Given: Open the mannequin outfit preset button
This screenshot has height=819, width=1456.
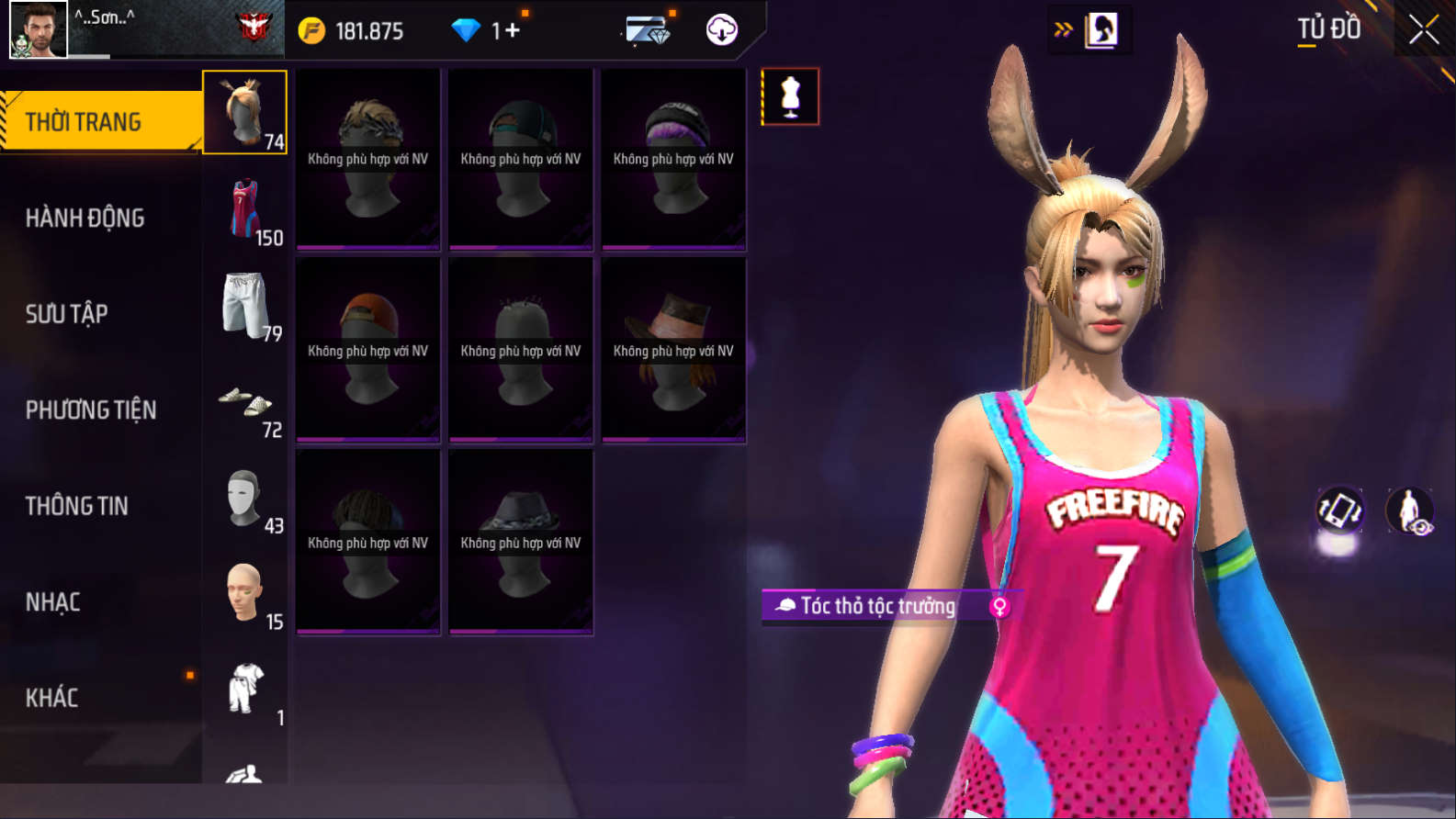Looking at the screenshot, I should coord(790,96).
